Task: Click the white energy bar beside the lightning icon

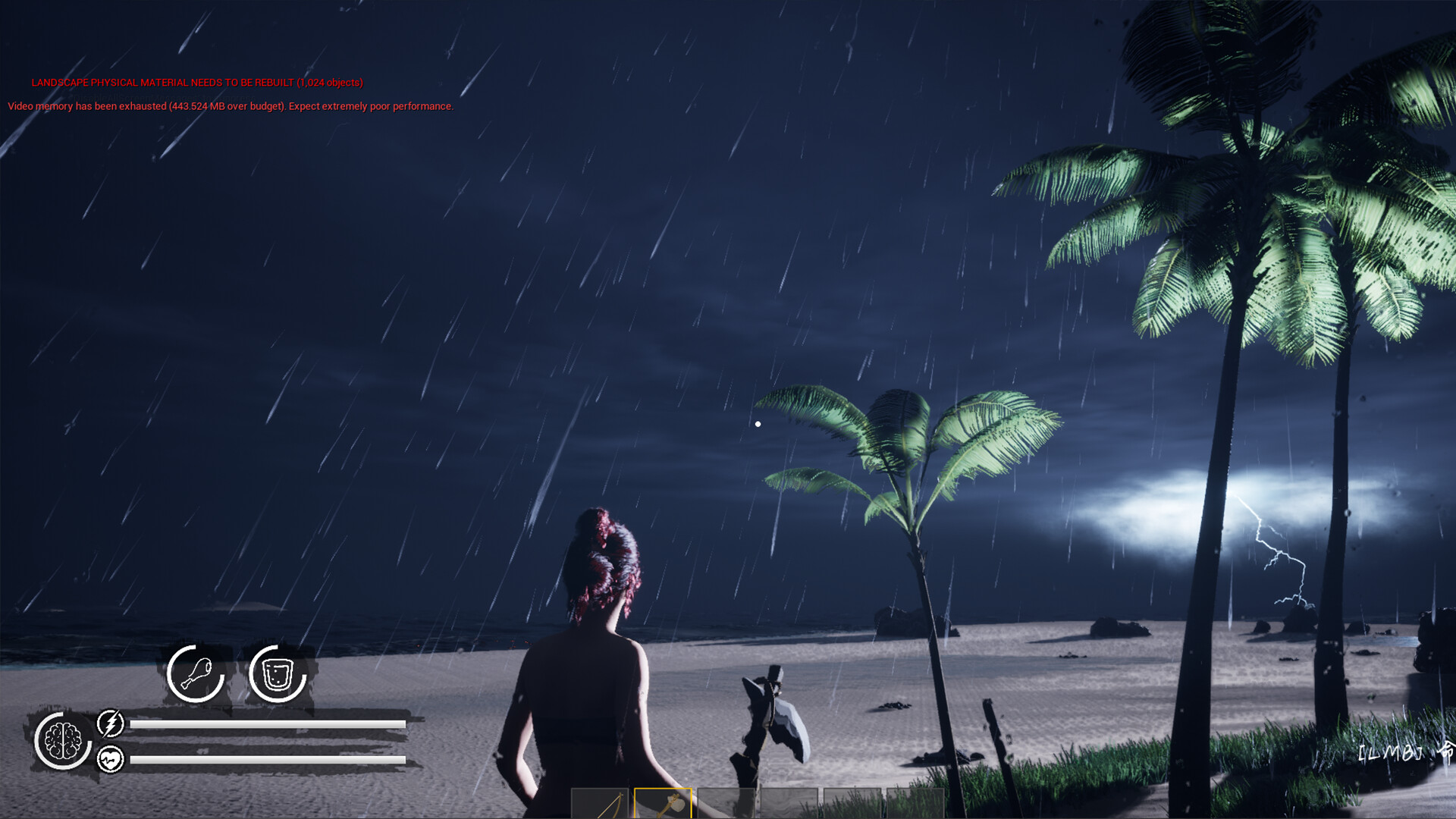Action: tap(269, 724)
